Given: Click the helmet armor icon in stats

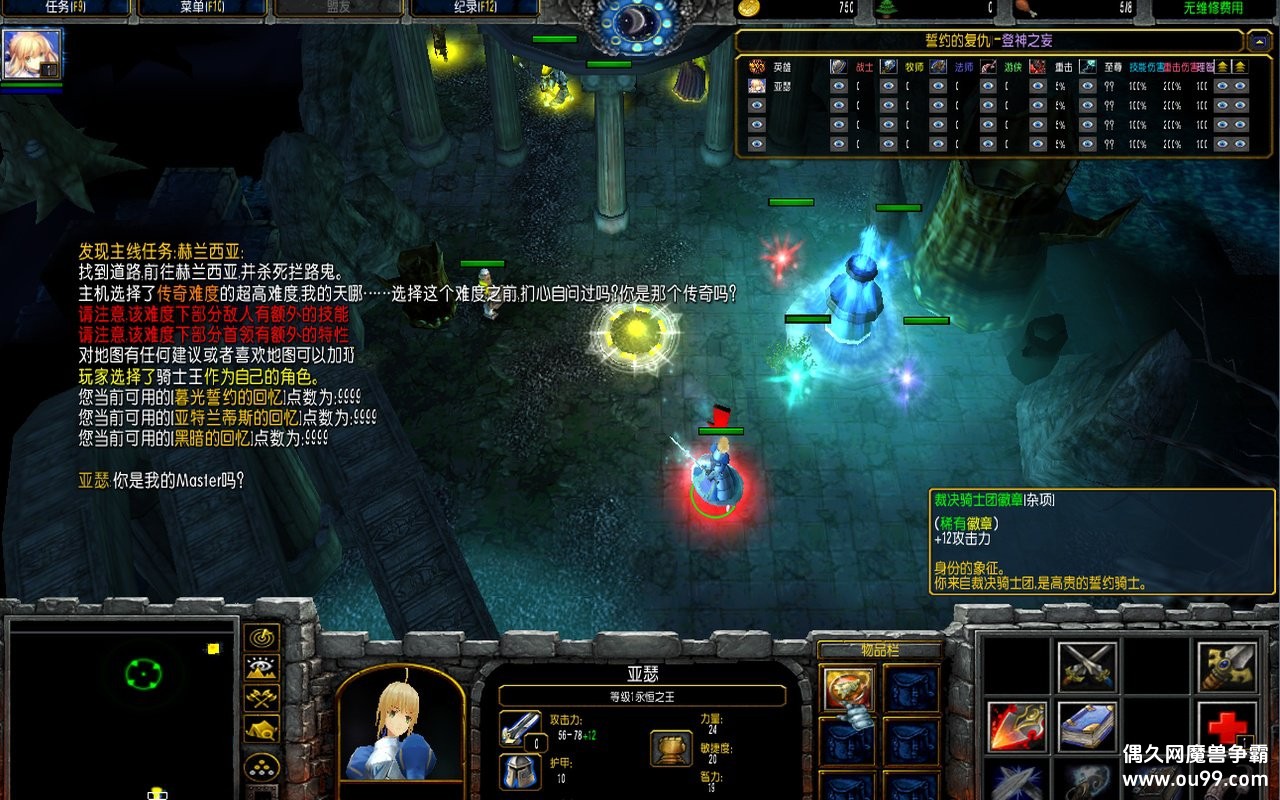Looking at the screenshot, I should 521,772.
